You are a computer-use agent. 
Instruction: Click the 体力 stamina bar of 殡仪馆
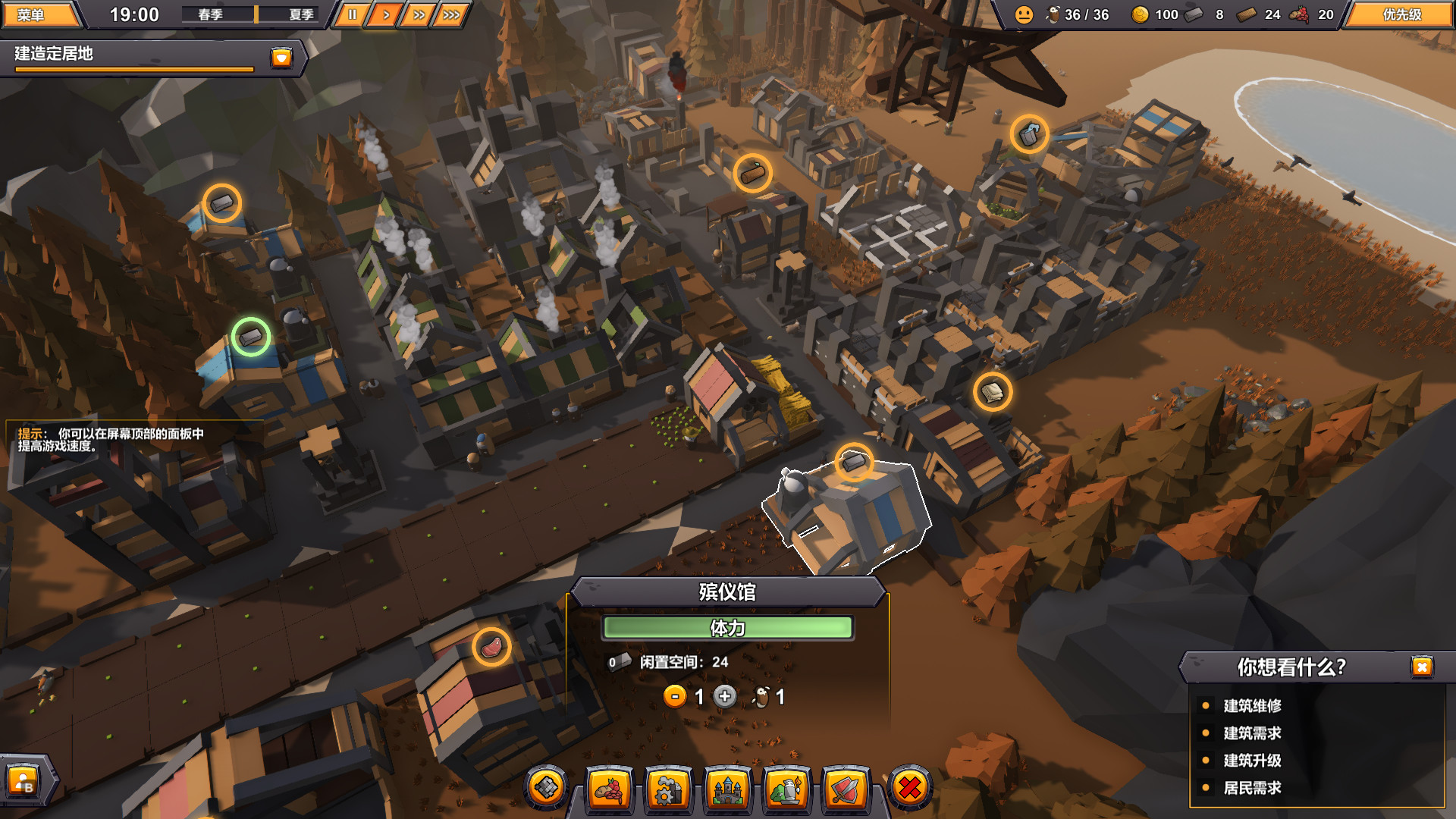click(729, 628)
